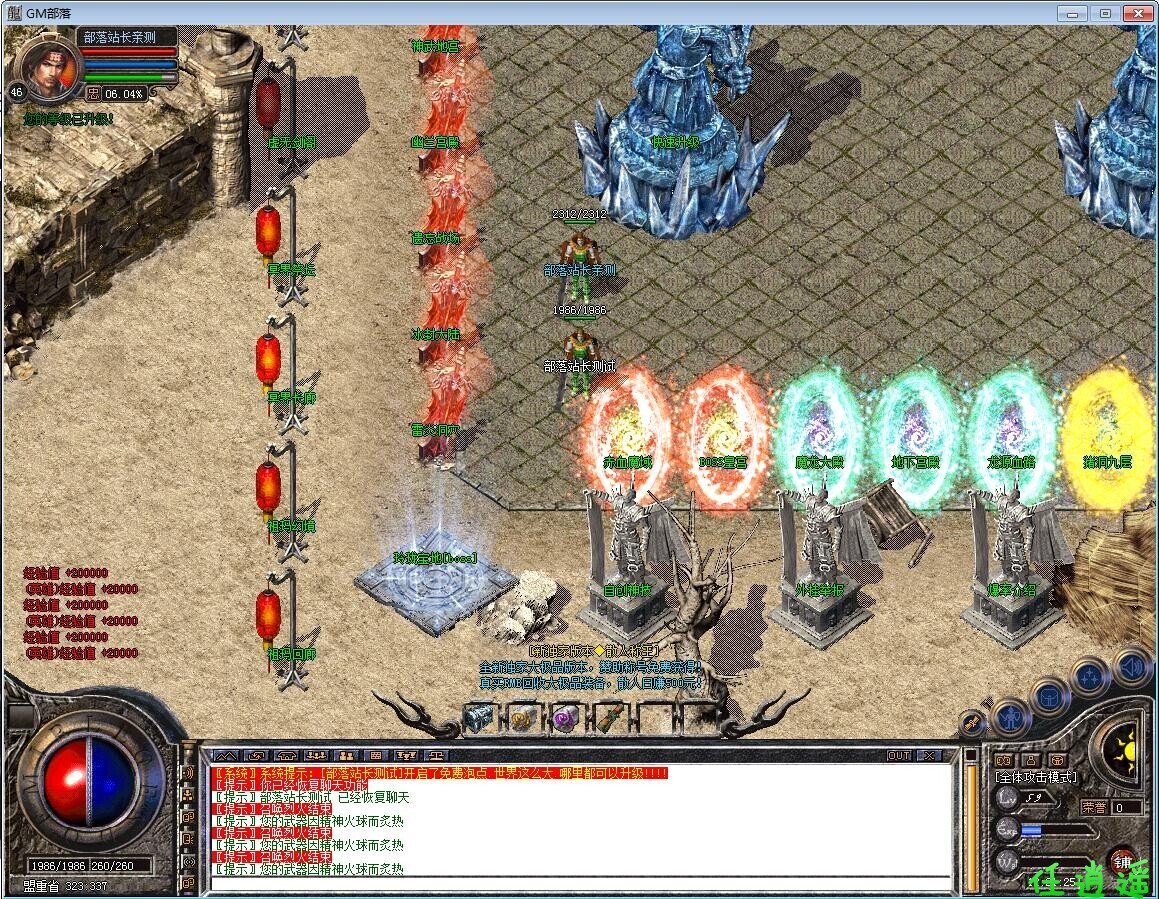Close the game window

click(1135, 13)
